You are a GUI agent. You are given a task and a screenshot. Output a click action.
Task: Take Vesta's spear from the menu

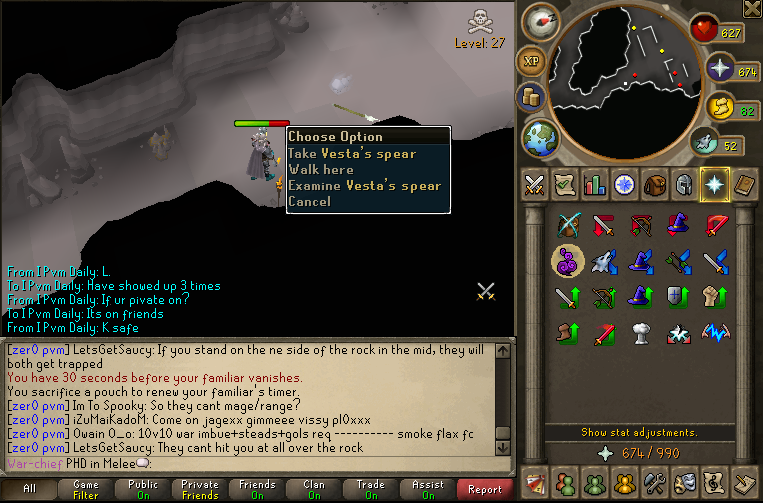[352, 154]
